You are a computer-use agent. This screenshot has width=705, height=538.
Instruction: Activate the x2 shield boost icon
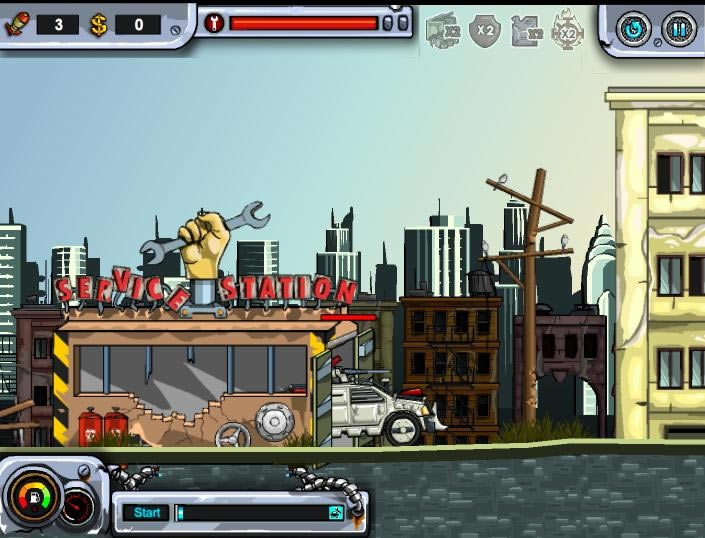pyautogui.click(x=485, y=31)
